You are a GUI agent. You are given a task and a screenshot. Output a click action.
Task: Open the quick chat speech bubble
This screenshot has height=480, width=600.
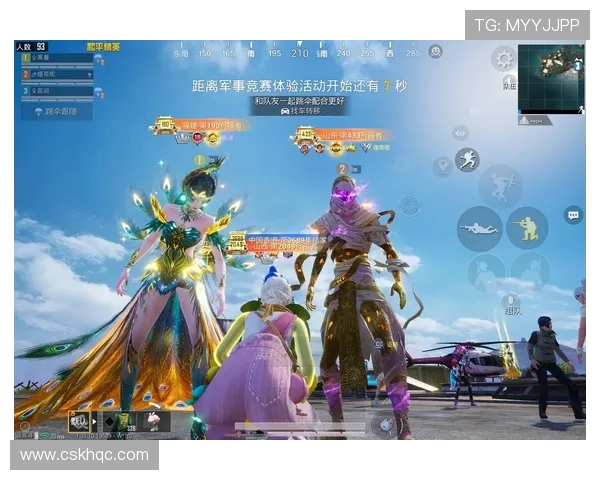pos(573,214)
